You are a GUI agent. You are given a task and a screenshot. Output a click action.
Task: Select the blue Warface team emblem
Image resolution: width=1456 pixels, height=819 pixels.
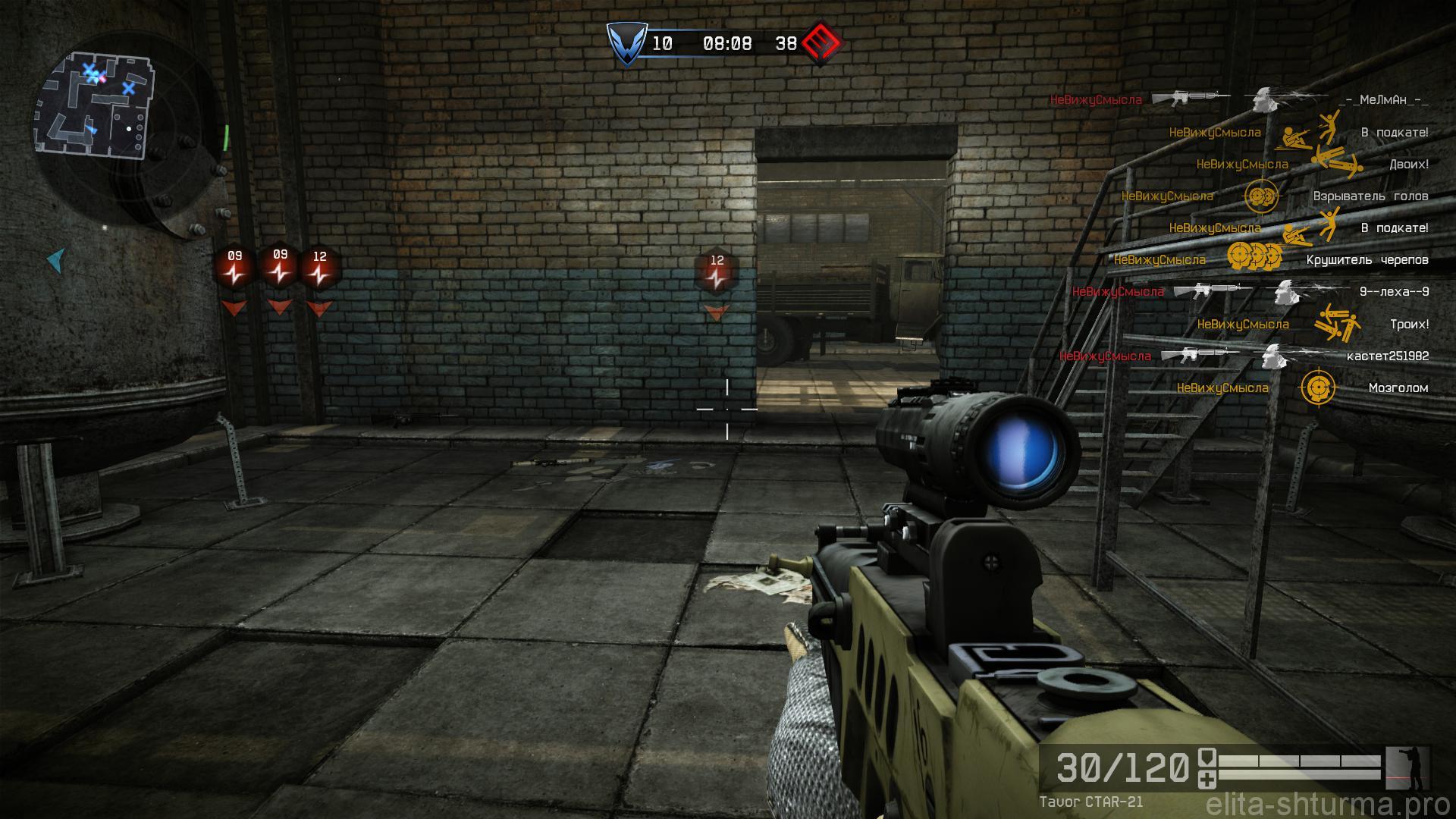coord(626,43)
